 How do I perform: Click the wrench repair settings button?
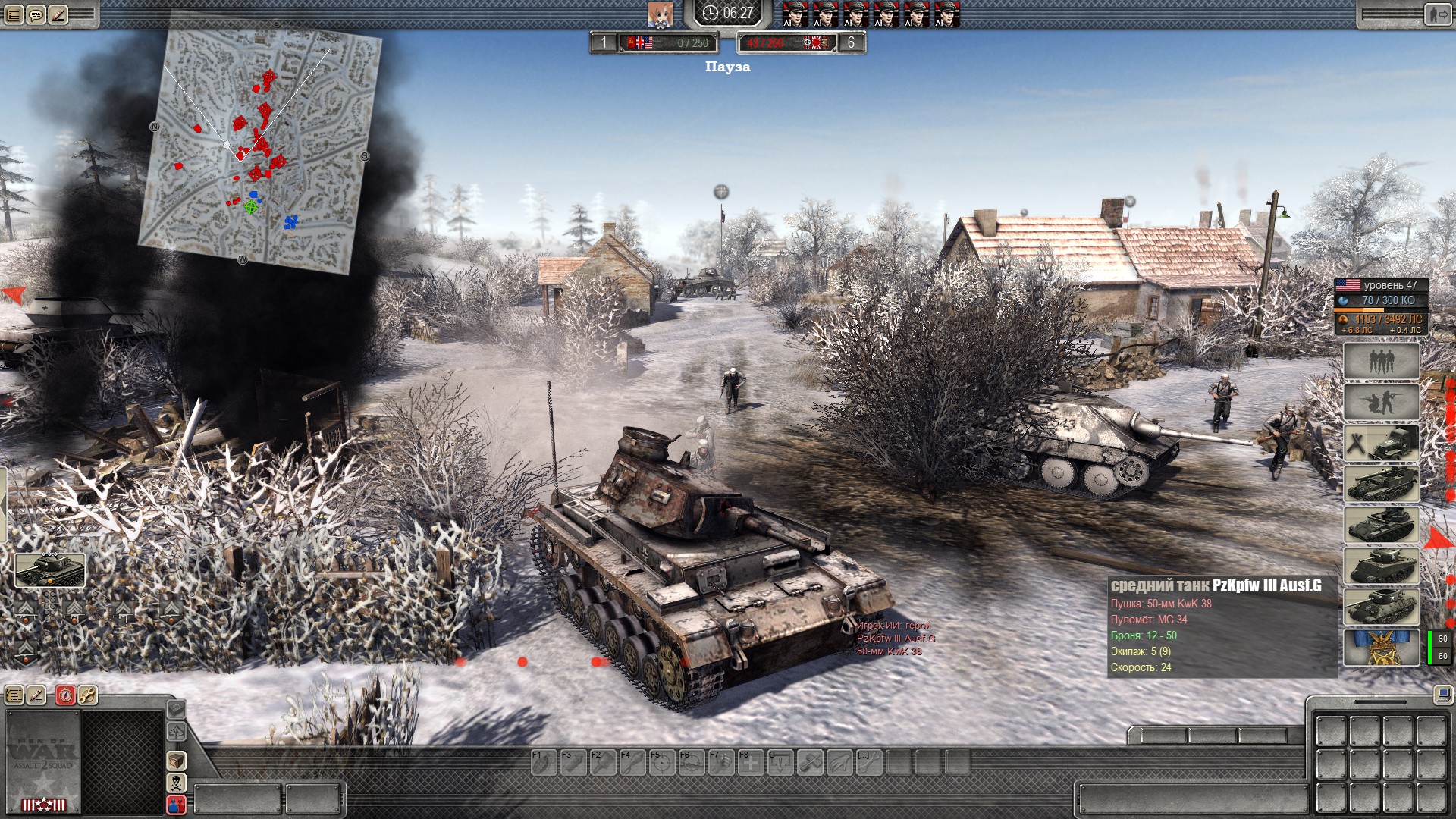(87, 695)
